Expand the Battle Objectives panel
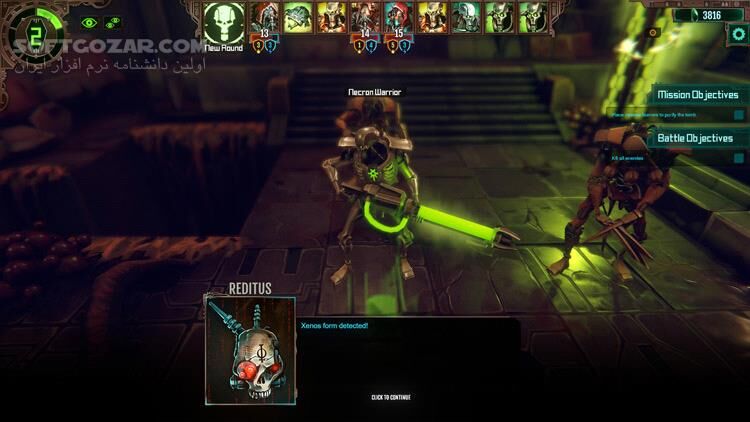This screenshot has width=750, height=422. coord(695,138)
